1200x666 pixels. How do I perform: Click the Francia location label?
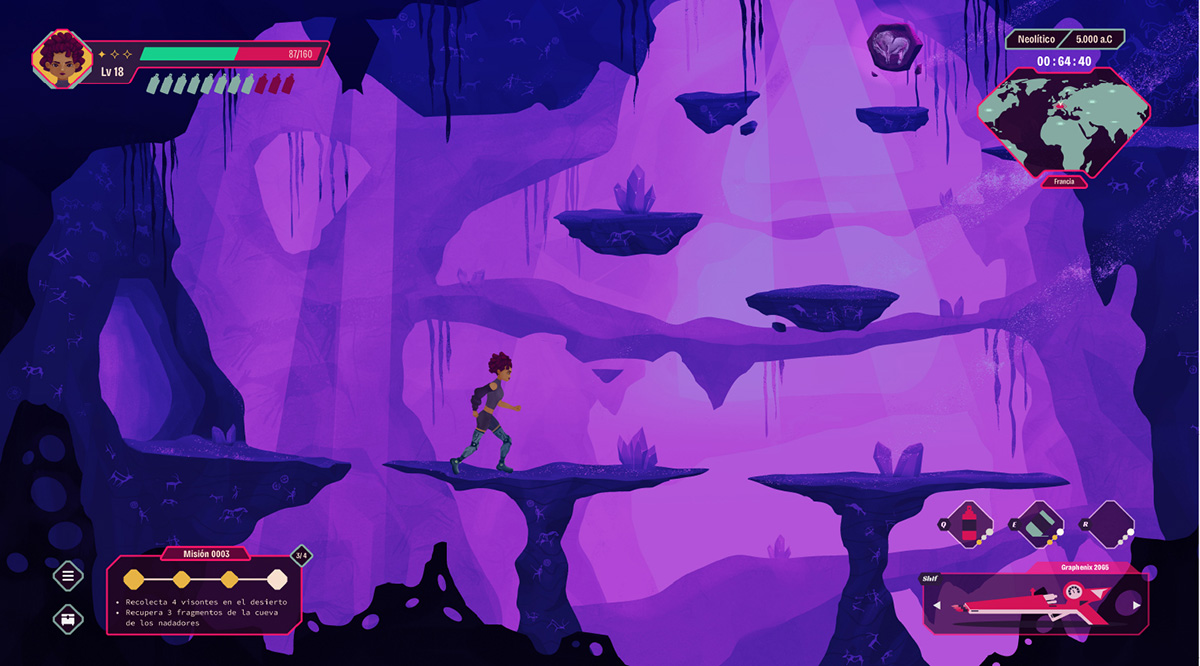pos(1064,182)
